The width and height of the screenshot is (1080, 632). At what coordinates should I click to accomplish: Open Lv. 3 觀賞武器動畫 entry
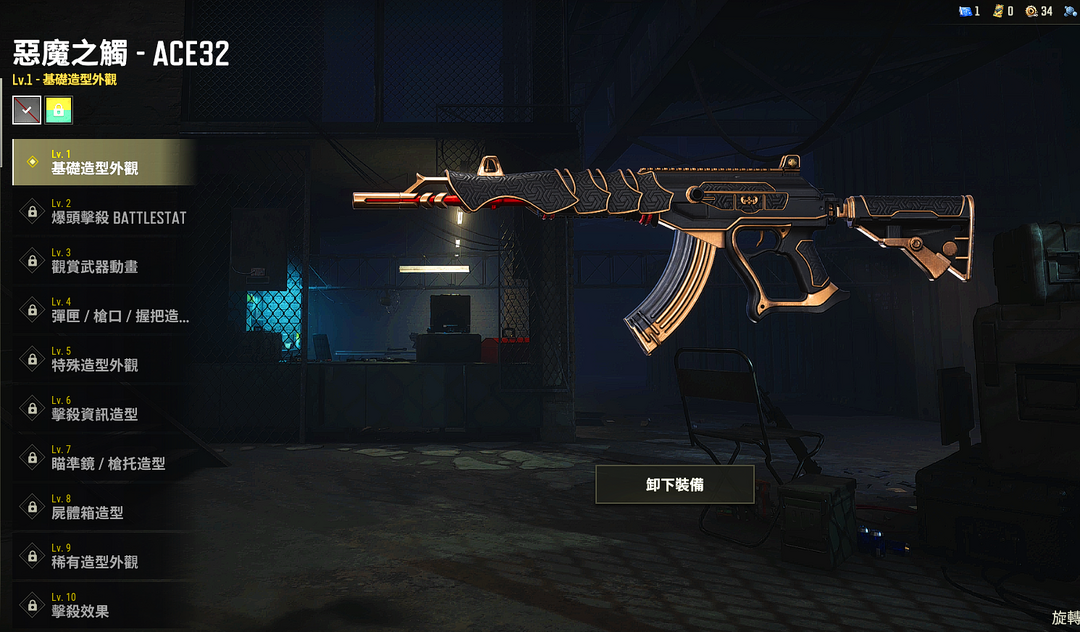102,260
